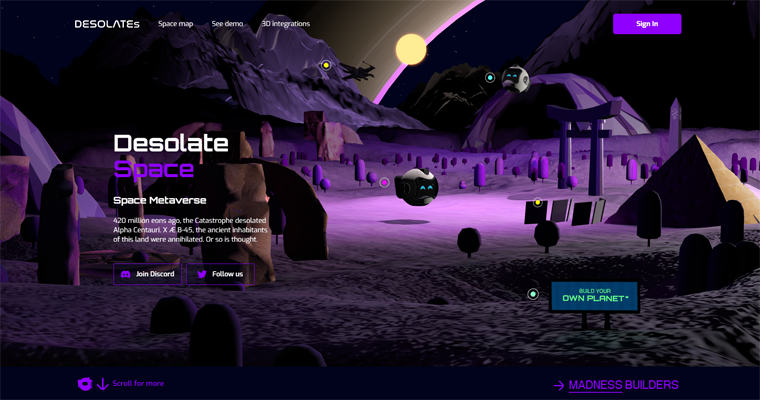This screenshot has height=400, width=760.
Task: Go to 3D integrations page
Action: 286,24
